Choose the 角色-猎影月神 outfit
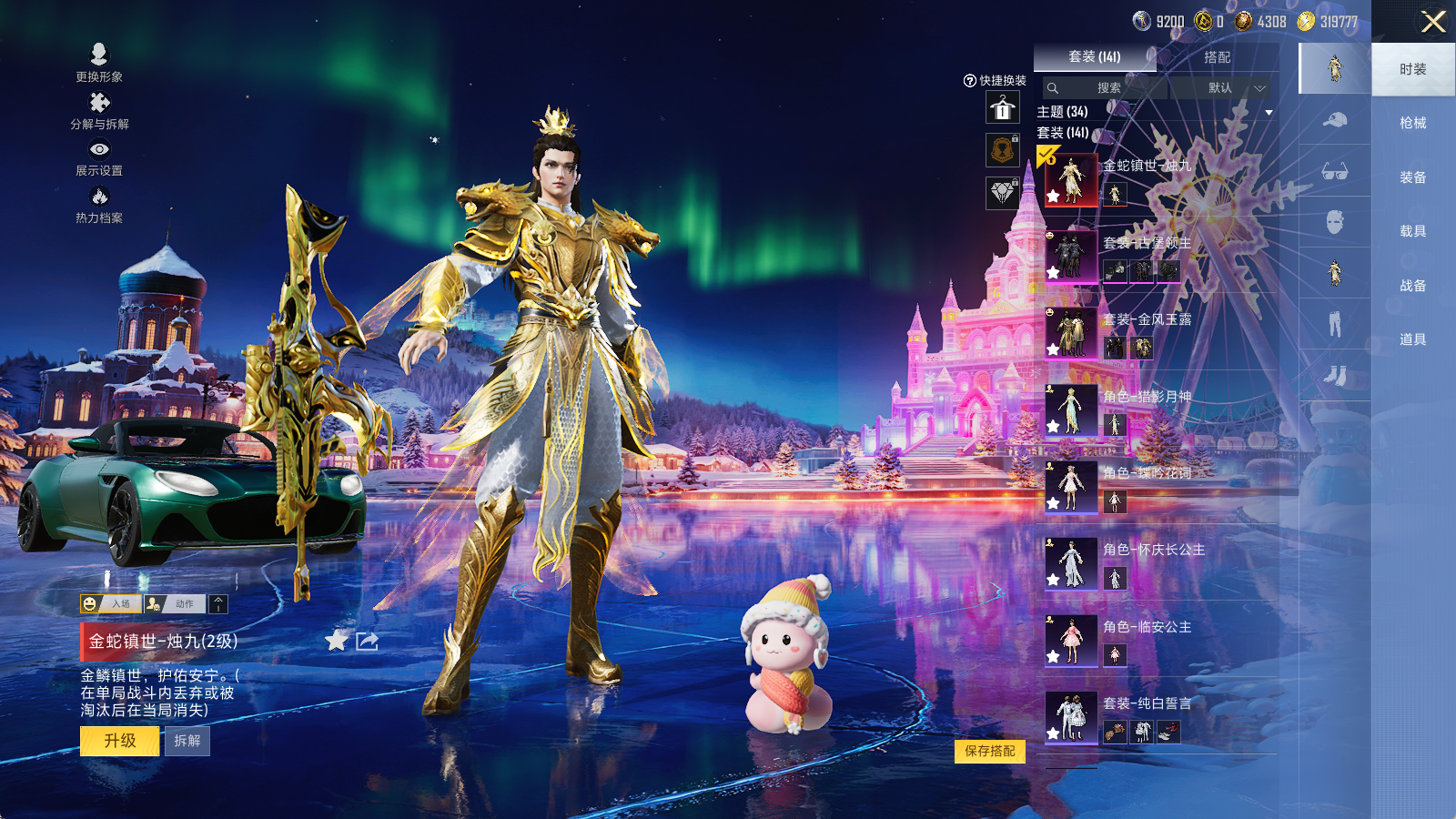Image resolution: width=1456 pixels, height=819 pixels. point(1071,409)
